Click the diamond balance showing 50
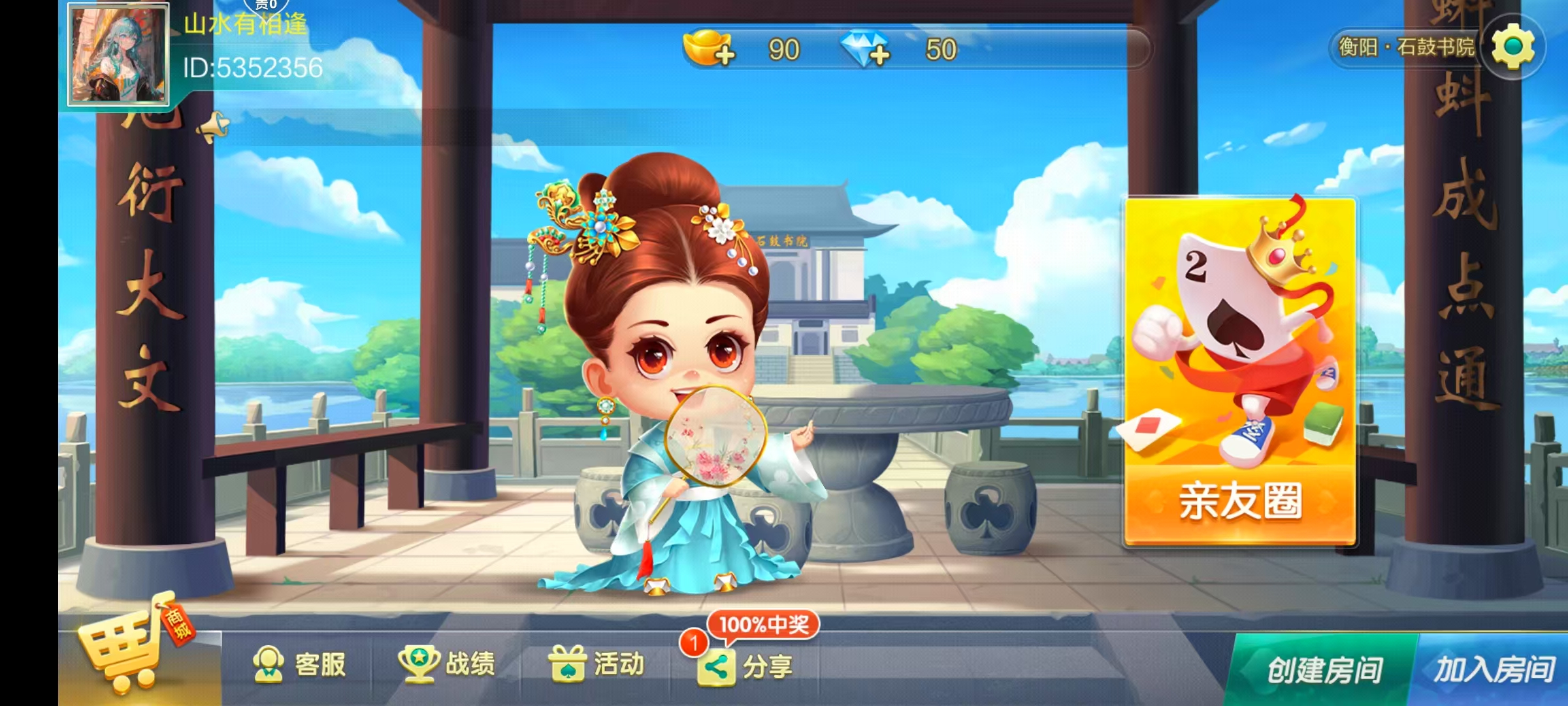The width and height of the screenshot is (1568, 706). coord(941,50)
